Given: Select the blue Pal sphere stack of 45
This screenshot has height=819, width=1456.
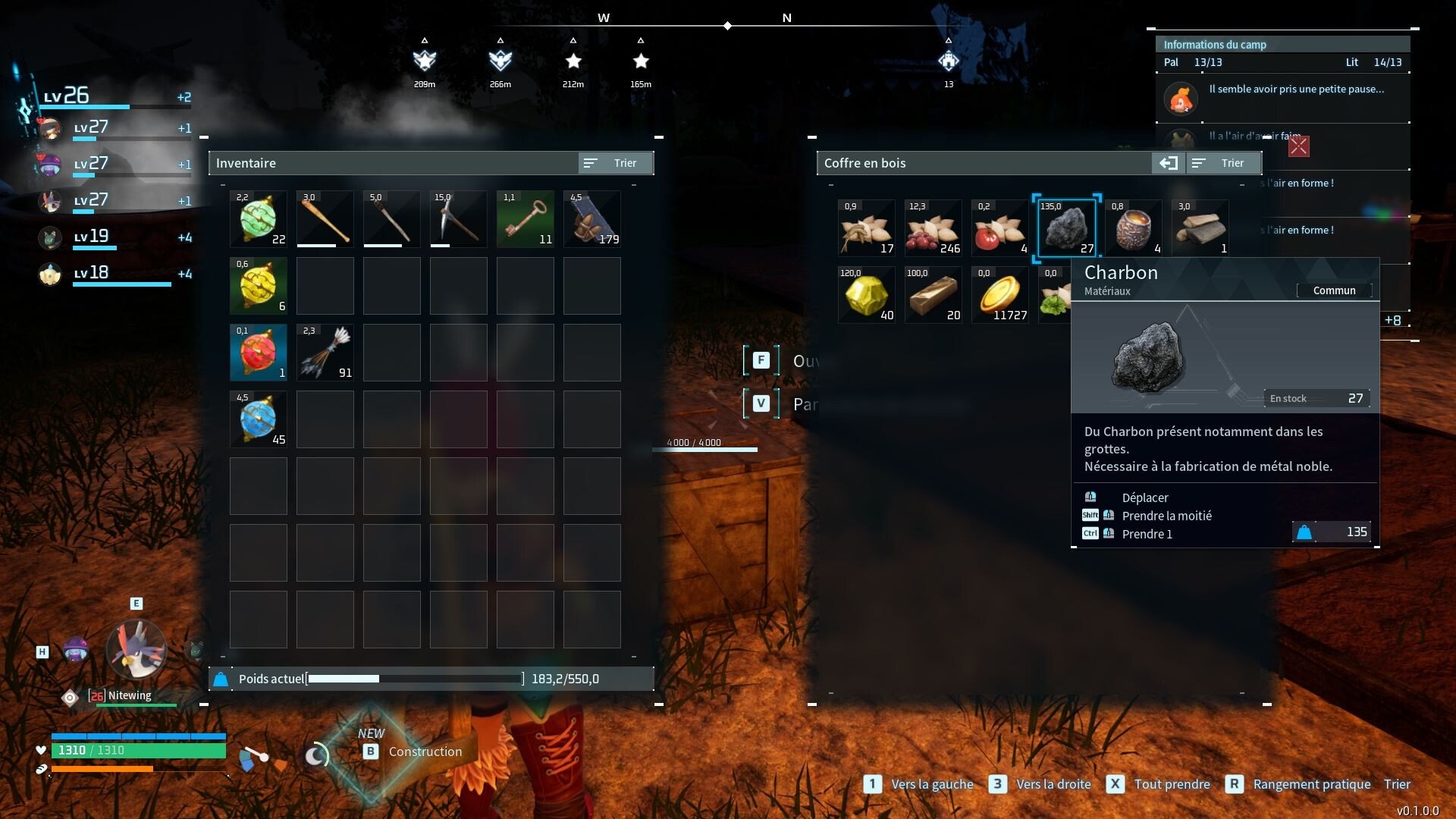Looking at the screenshot, I should coord(259,419).
